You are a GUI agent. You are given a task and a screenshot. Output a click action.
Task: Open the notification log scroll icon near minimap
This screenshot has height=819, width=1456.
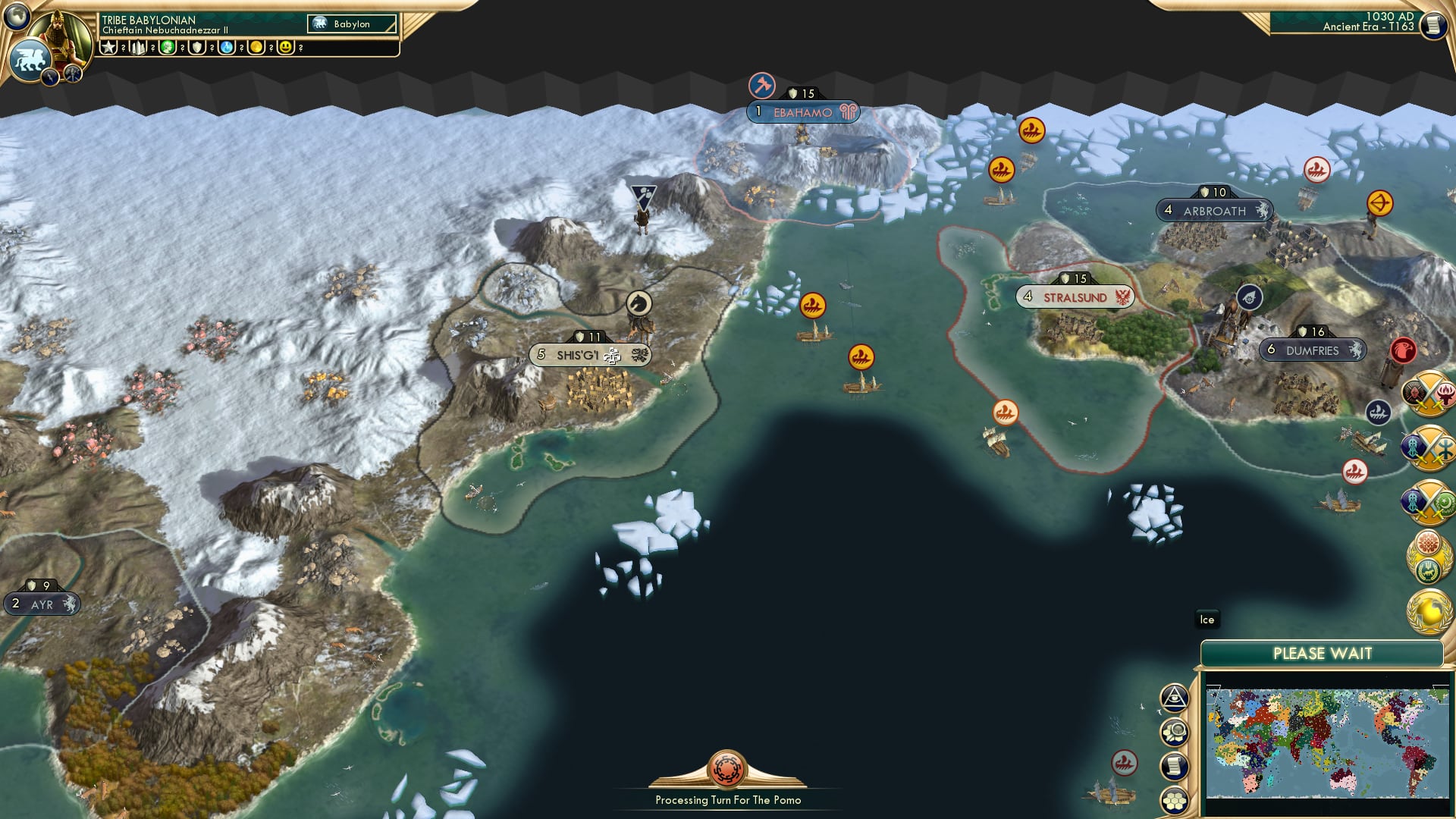pos(1175,764)
